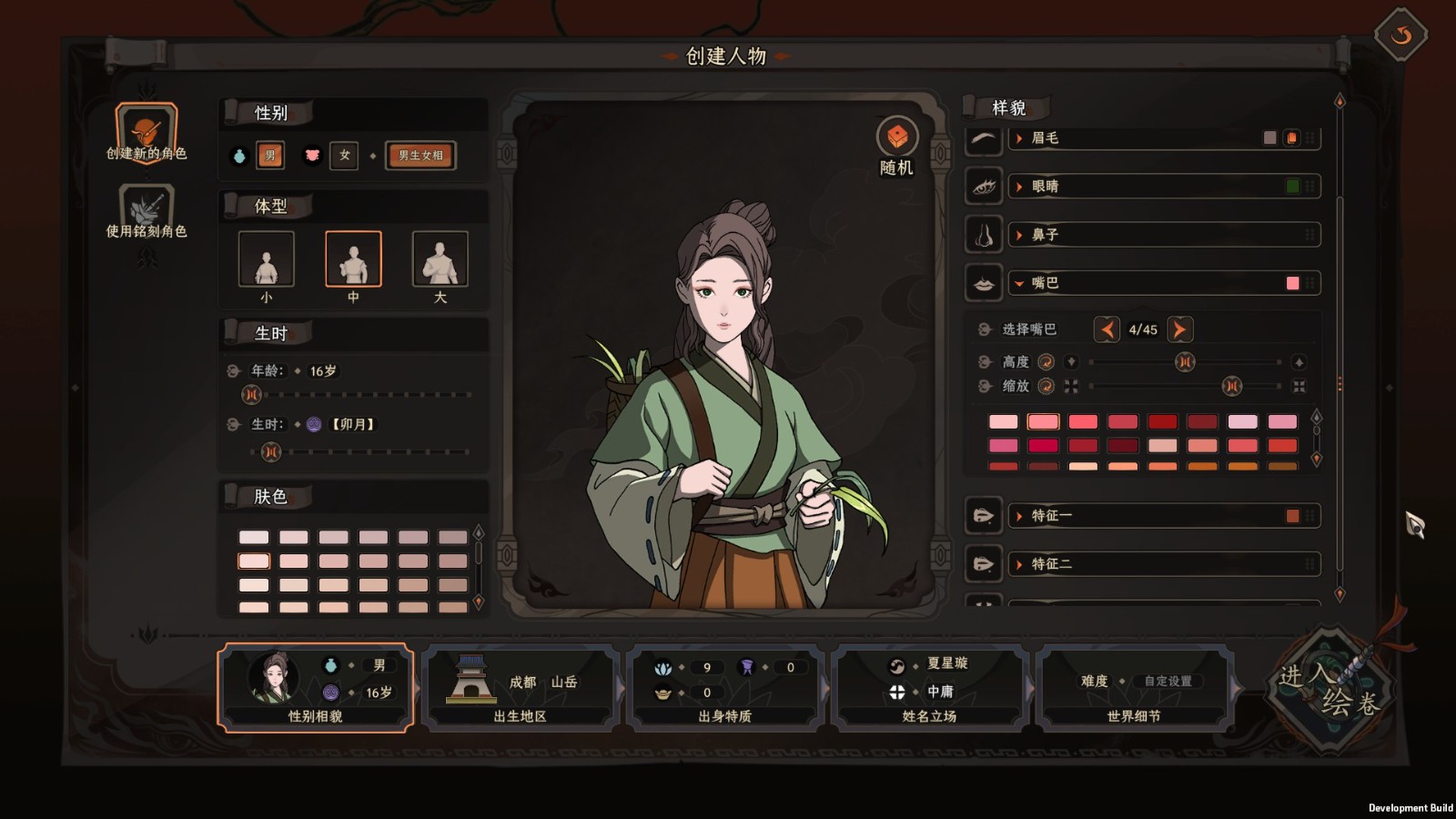Expand the 鼻子 (nose) section

coord(1045,235)
